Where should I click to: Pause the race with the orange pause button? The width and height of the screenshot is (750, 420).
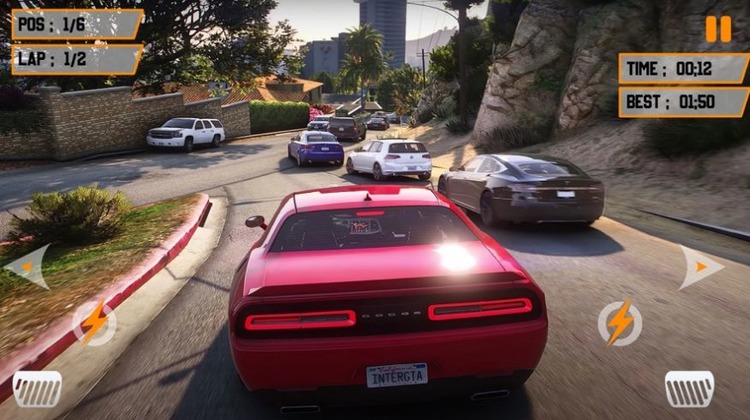point(718,29)
